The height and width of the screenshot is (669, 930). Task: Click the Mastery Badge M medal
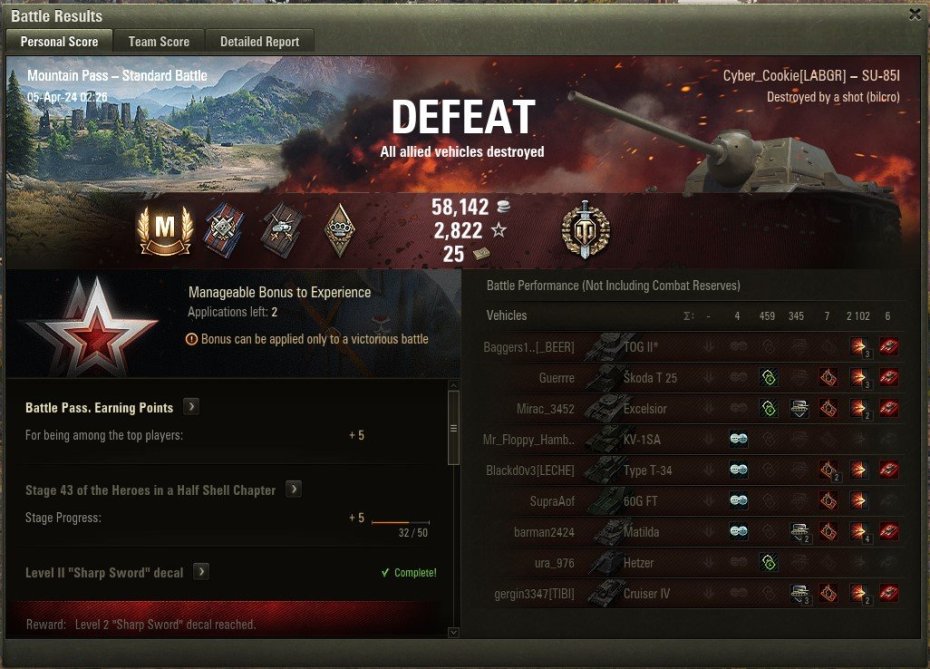(164, 231)
